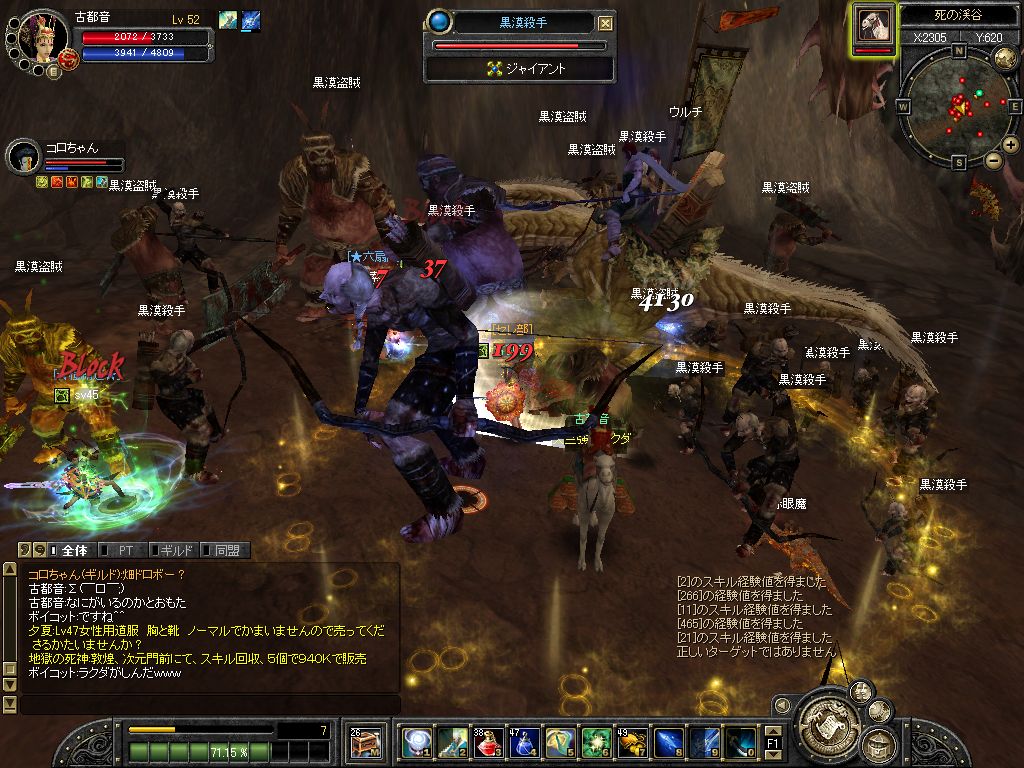This screenshot has height=768, width=1024.
Task: Open the ギルド chat tab
Action: (x=174, y=550)
